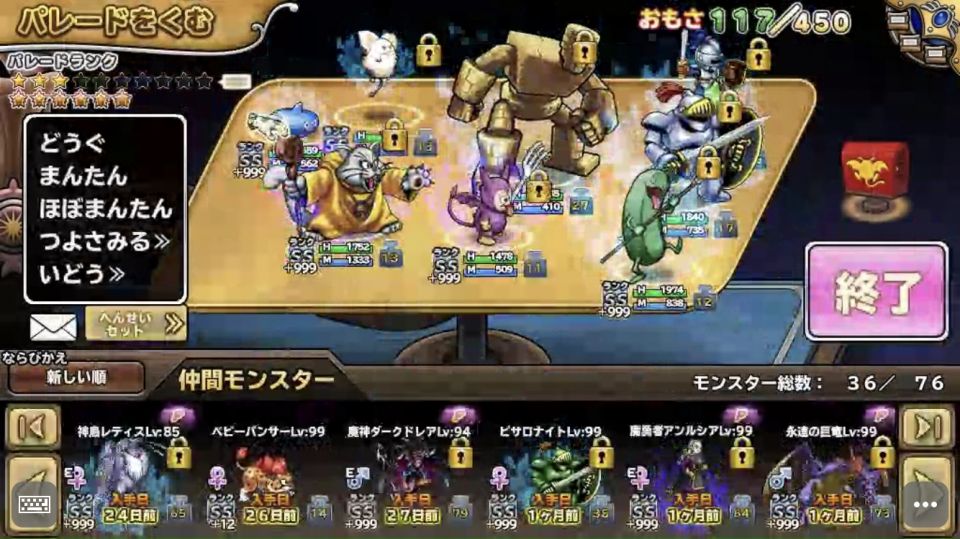The width and height of the screenshot is (960, 539).
Task: Open the envelope mail icon
Action: 53,326
